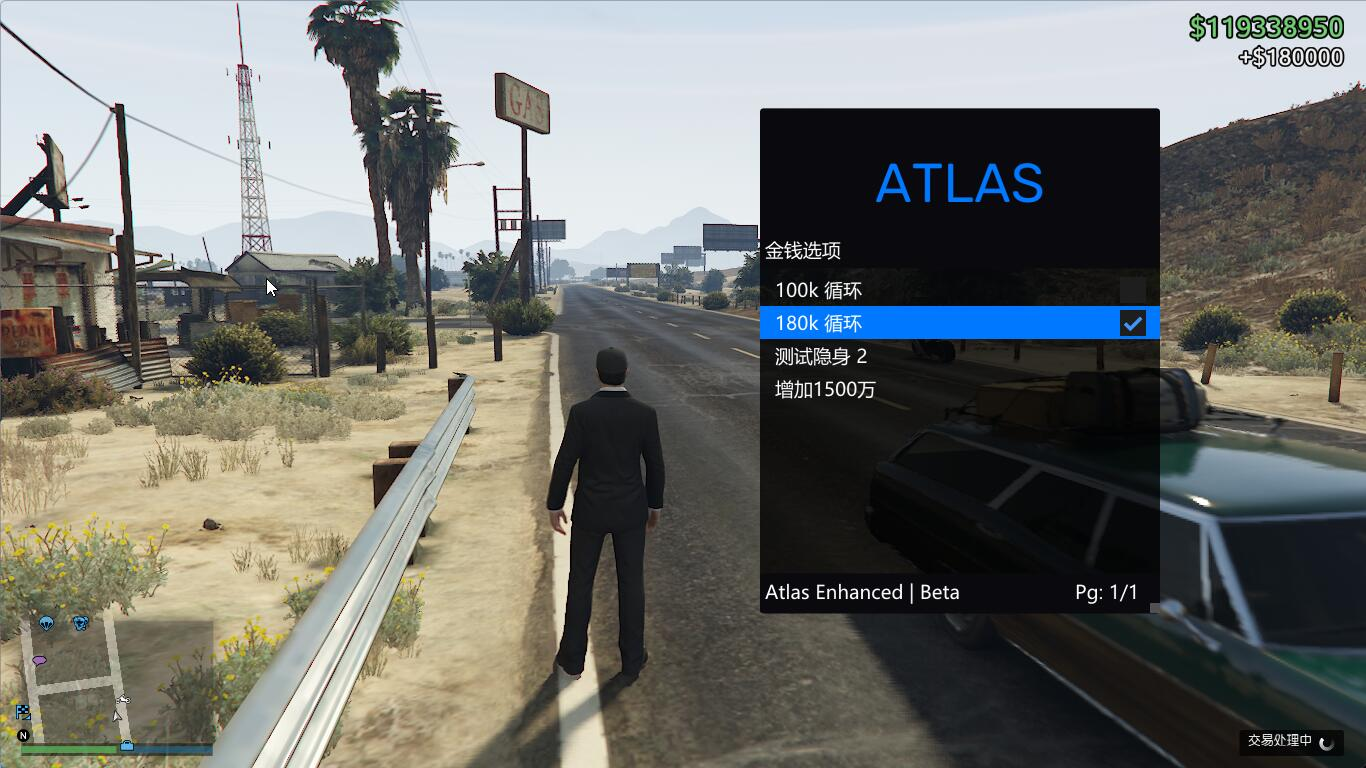Image resolution: width=1366 pixels, height=768 pixels.
Task: Select the 180k 循环 menu entry
Action: tap(818, 323)
